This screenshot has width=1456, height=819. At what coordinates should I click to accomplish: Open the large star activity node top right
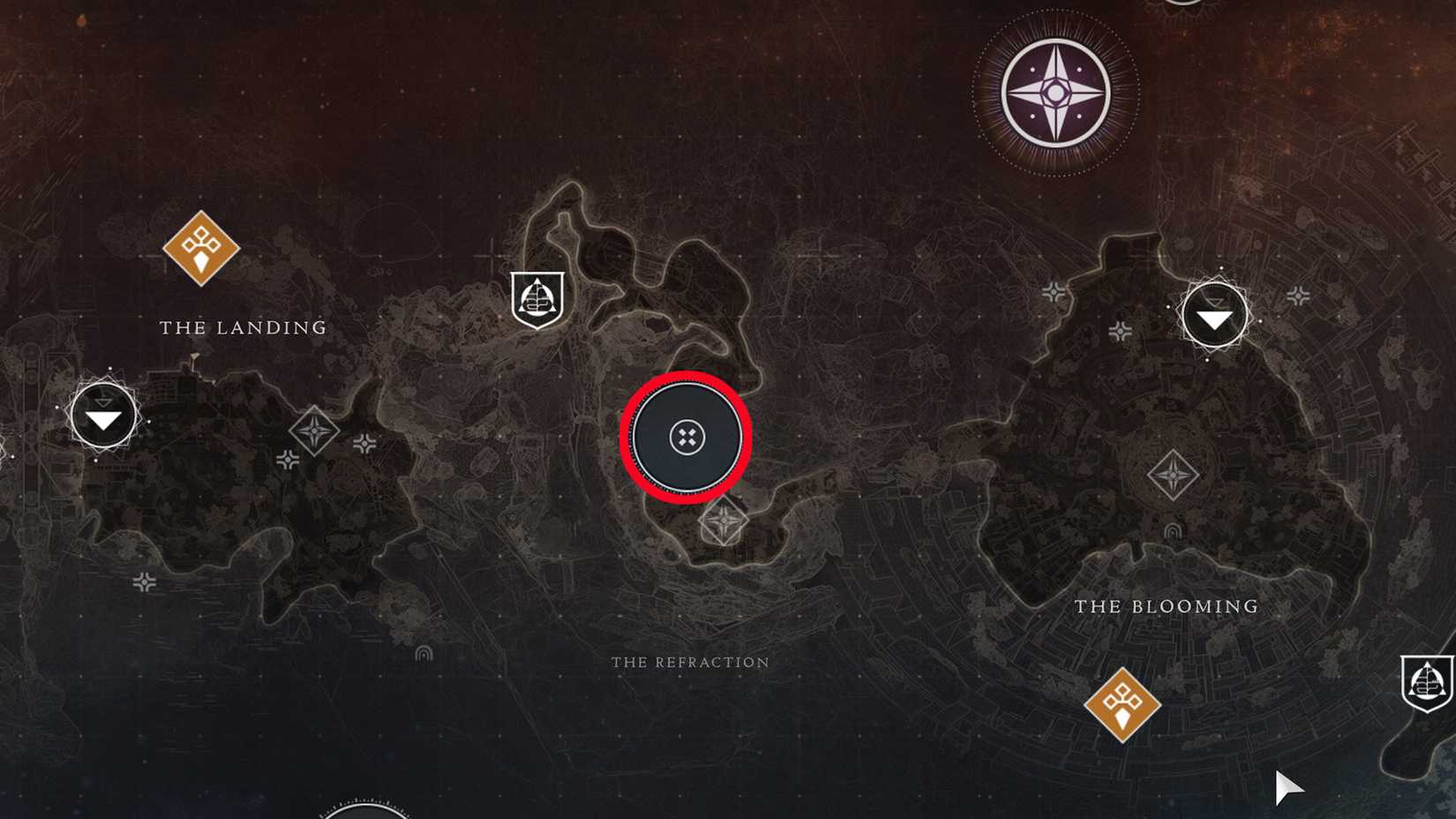[1056, 91]
